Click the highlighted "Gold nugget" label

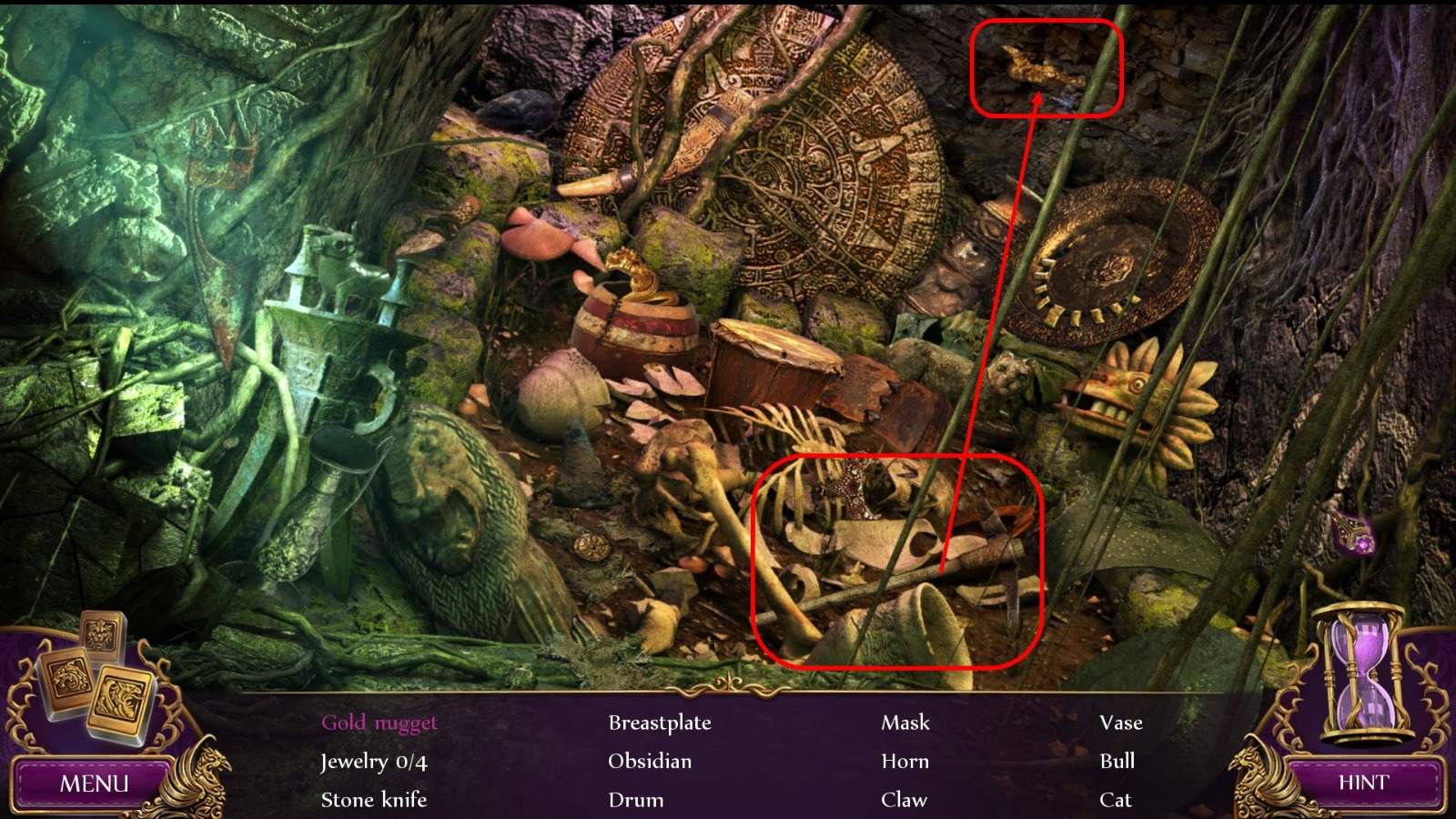click(x=377, y=723)
